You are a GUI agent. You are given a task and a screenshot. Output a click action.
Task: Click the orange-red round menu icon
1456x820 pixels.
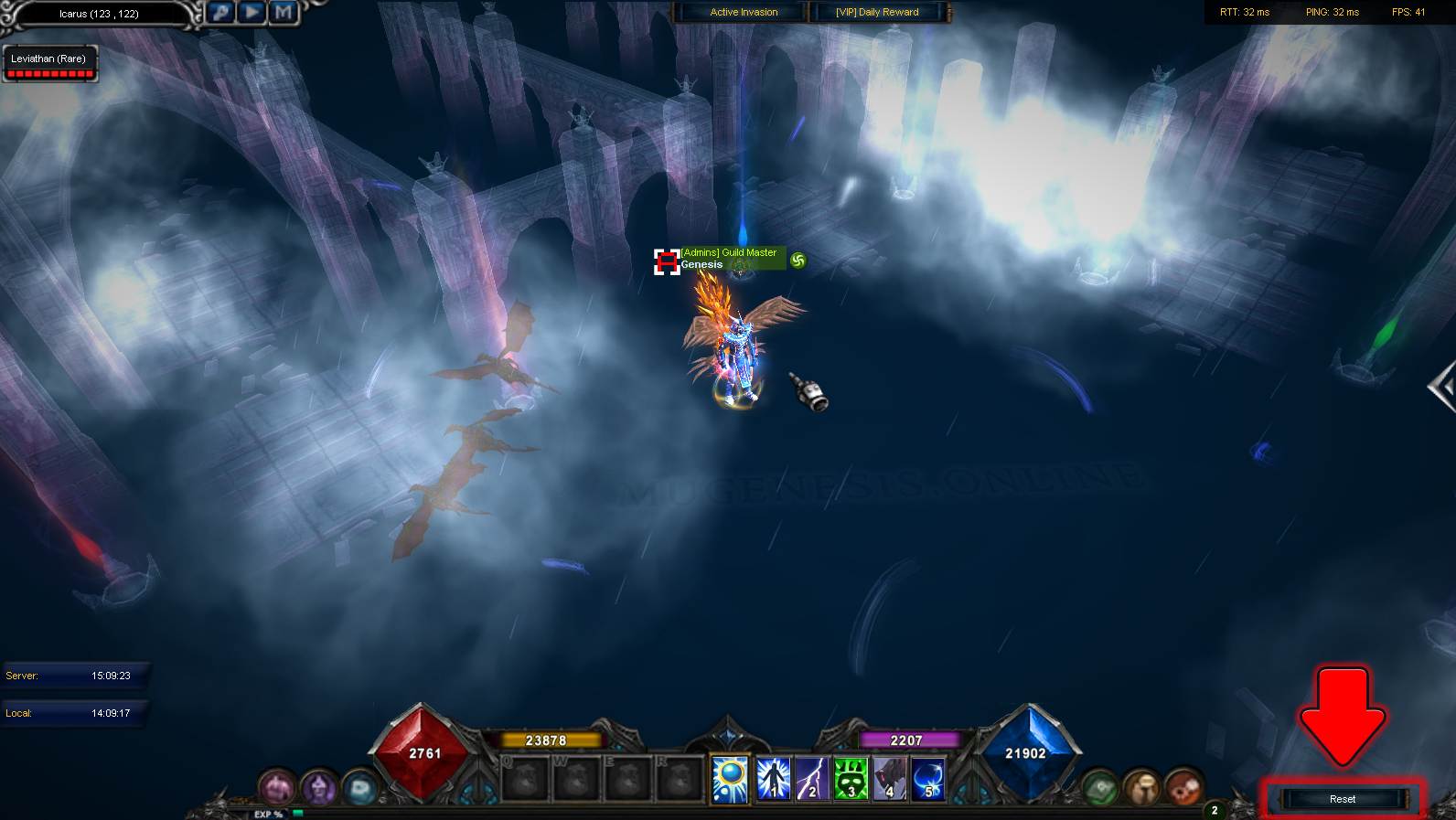click(1183, 786)
